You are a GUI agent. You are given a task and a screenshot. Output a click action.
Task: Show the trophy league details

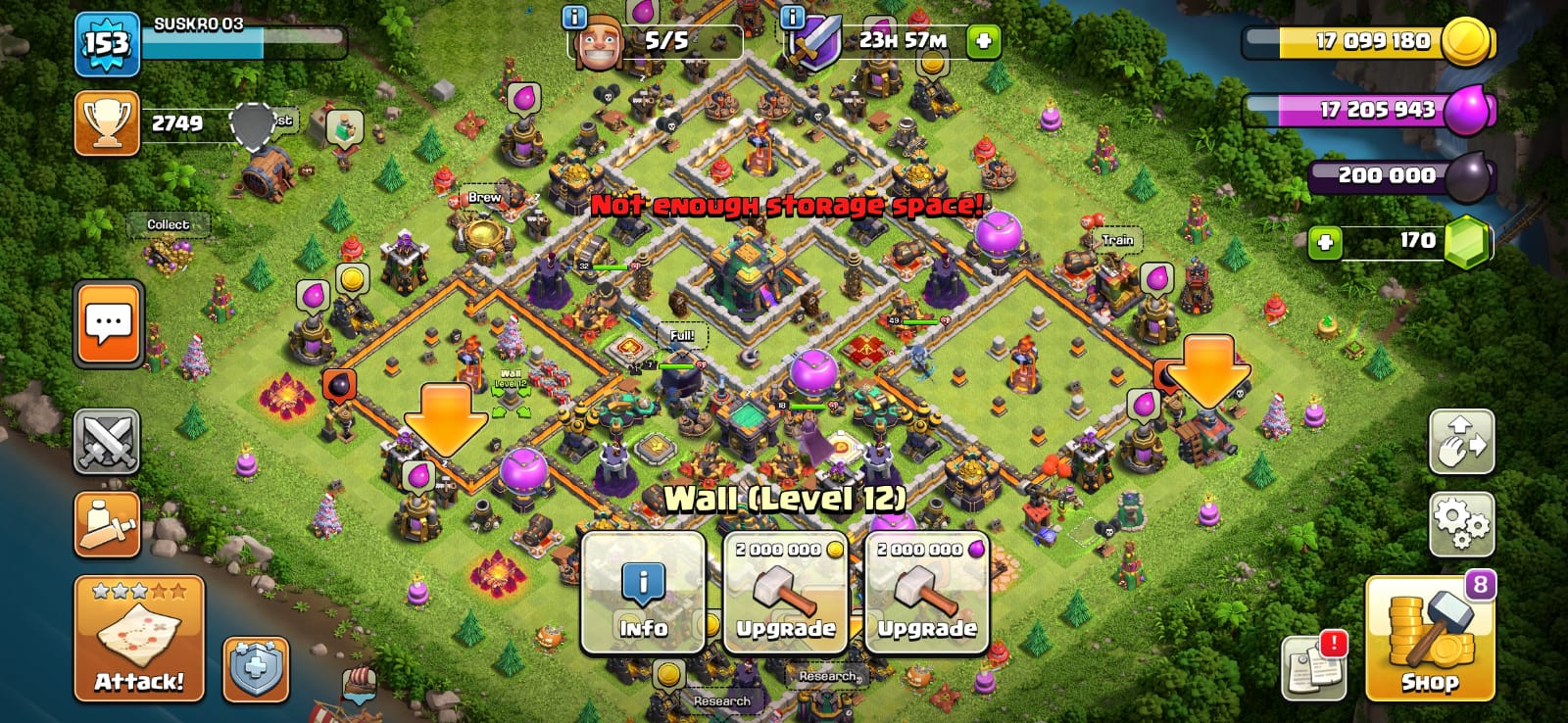tap(107, 123)
